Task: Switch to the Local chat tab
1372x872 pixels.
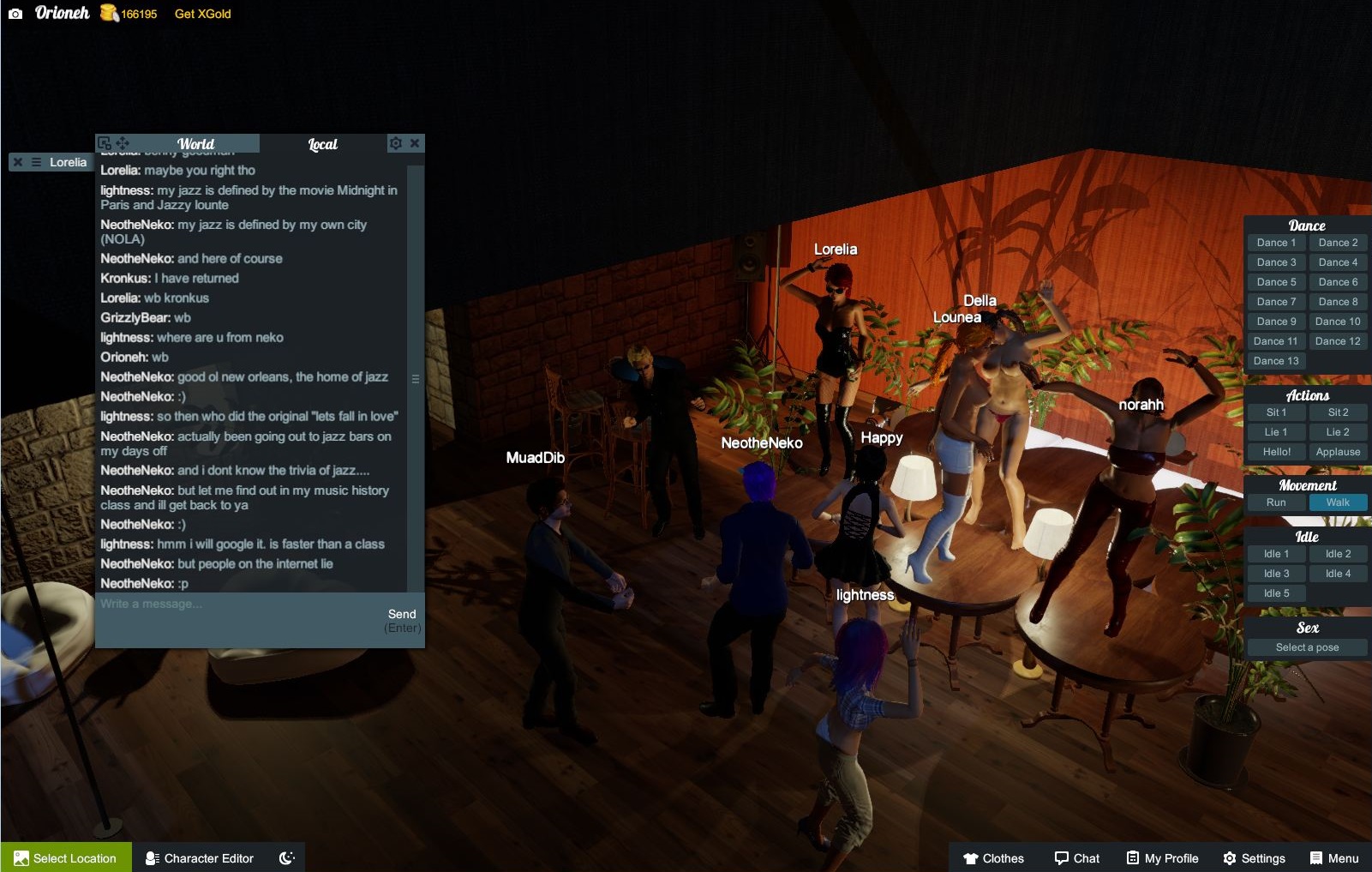Action: click(x=322, y=143)
